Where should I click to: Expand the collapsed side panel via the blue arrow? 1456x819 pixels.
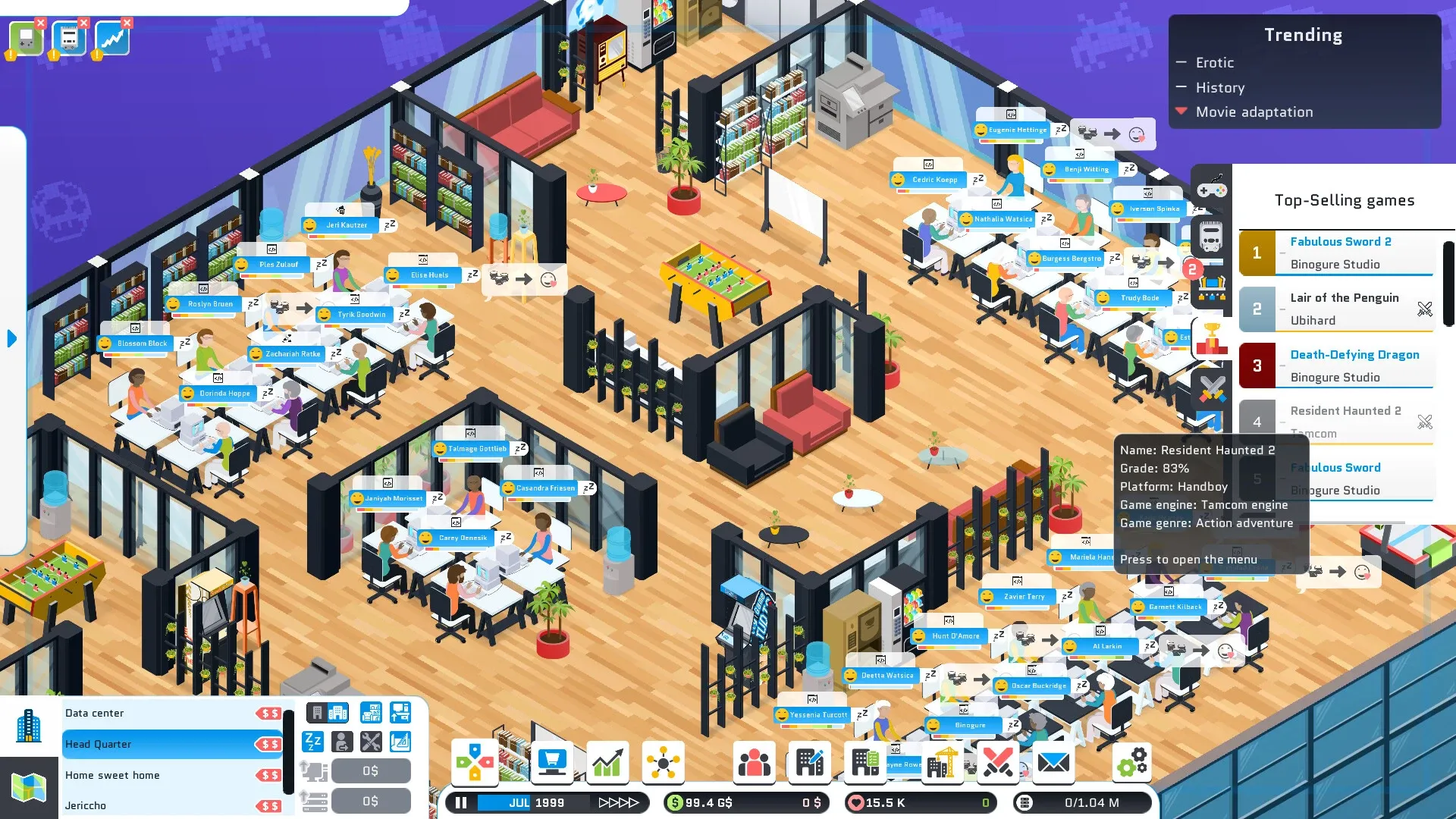click(11, 340)
